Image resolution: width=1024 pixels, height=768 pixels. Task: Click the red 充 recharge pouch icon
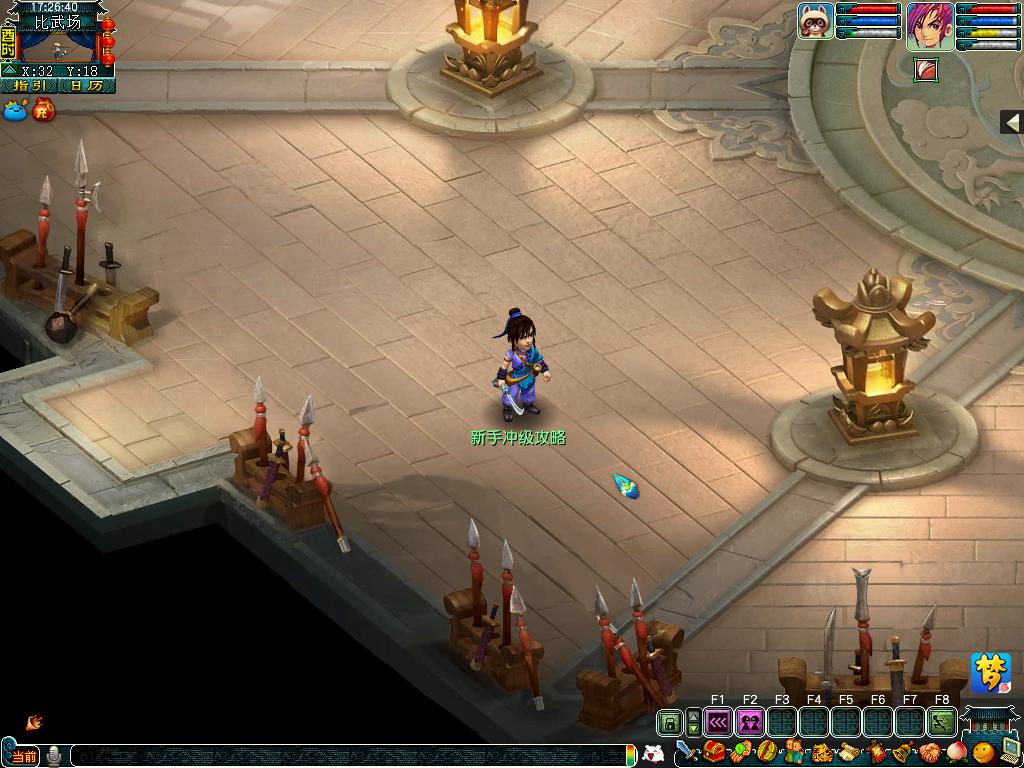click(43, 110)
